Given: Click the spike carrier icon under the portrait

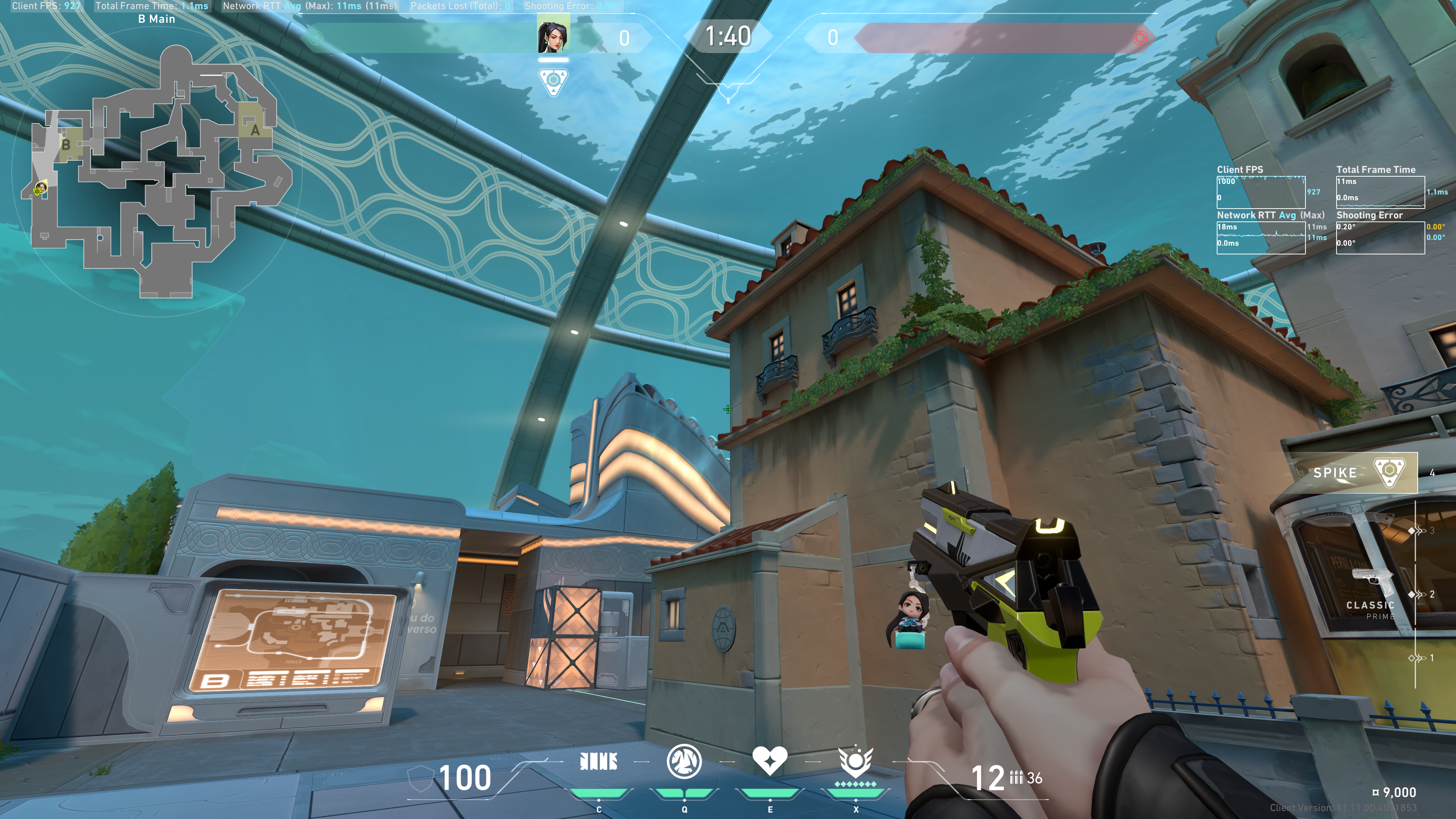Looking at the screenshot, I should [x=553, y=82].
